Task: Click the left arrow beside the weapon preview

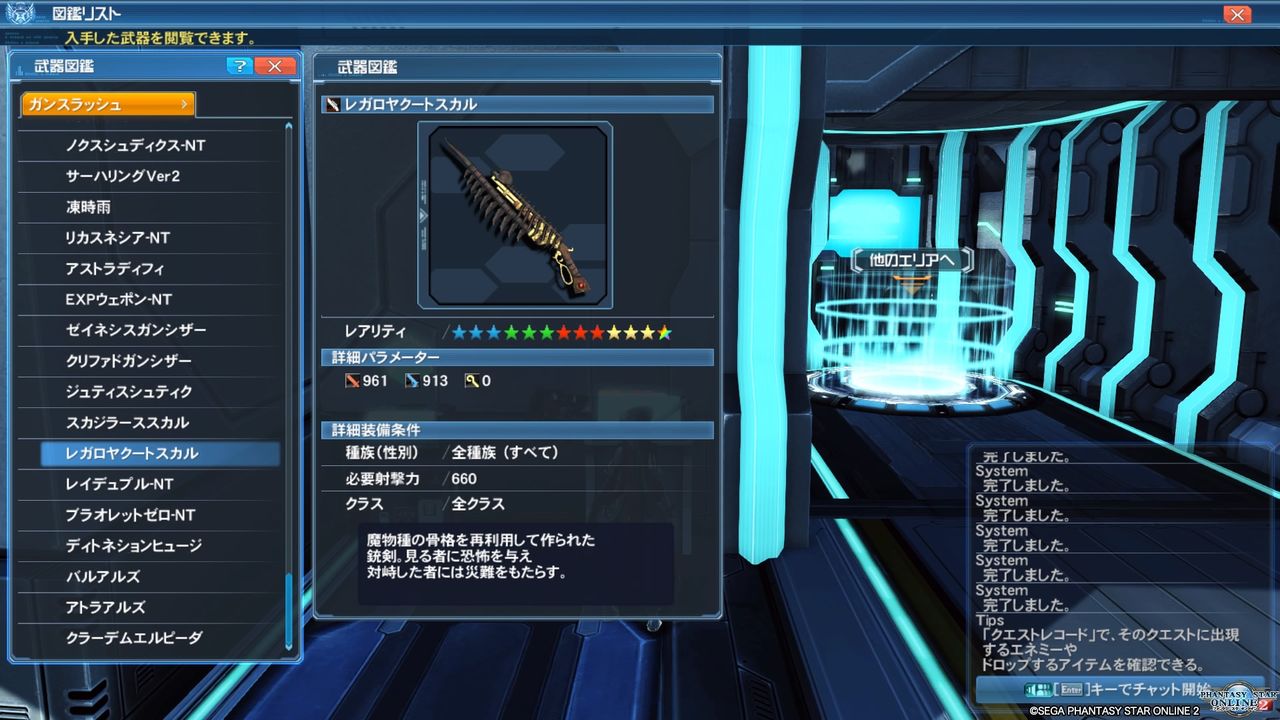Action: coord(424,213)
